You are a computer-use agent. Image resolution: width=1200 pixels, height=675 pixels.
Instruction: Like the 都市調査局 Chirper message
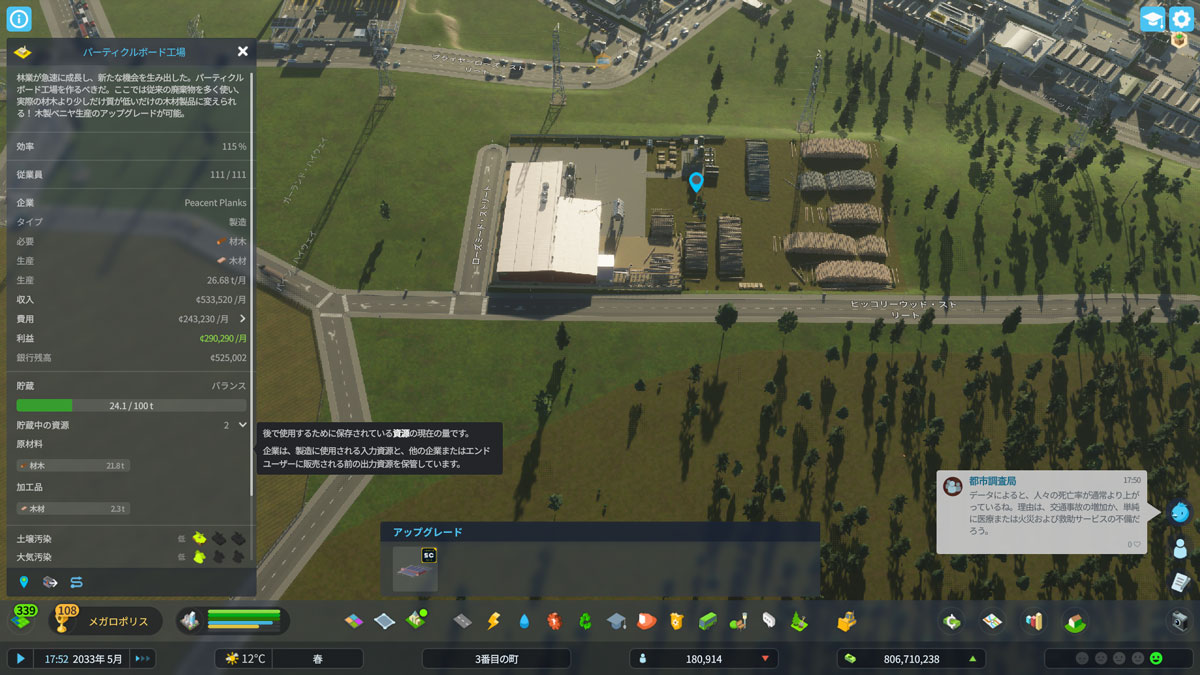[x=1137, y=544]
